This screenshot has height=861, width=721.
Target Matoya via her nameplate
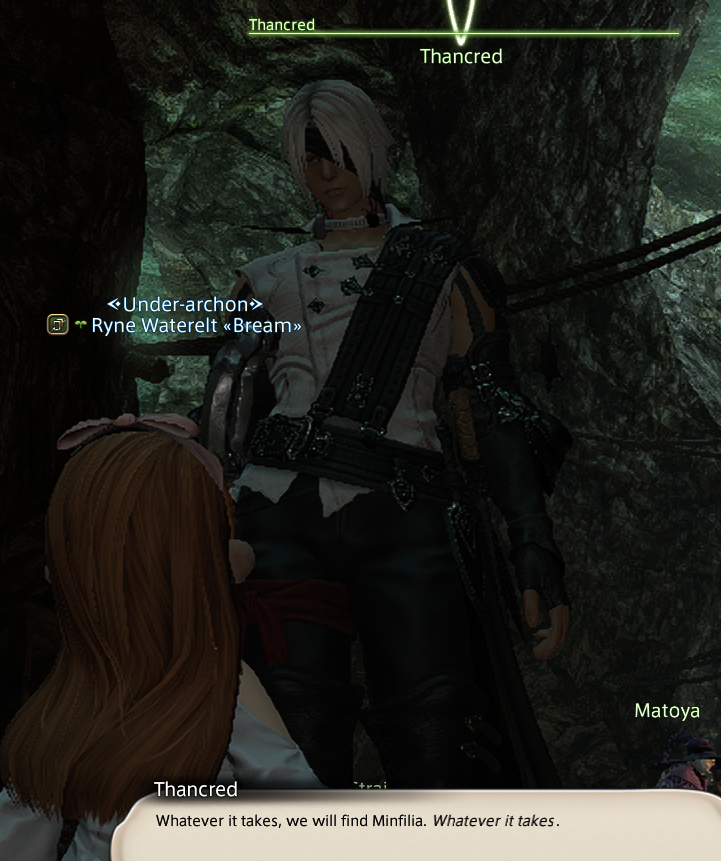(667, 711)
